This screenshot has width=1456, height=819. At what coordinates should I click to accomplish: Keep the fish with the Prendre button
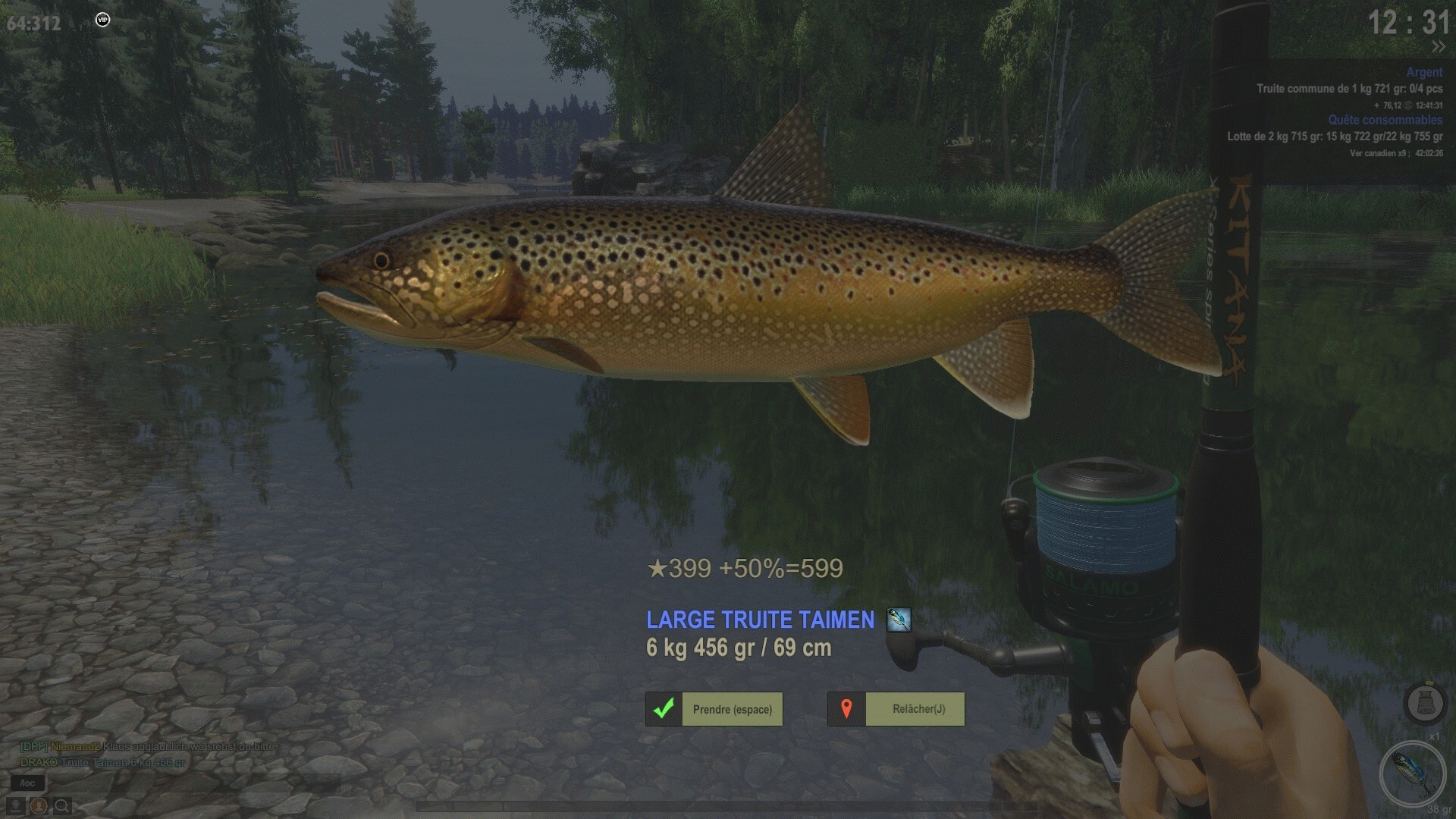coord(714,709)
